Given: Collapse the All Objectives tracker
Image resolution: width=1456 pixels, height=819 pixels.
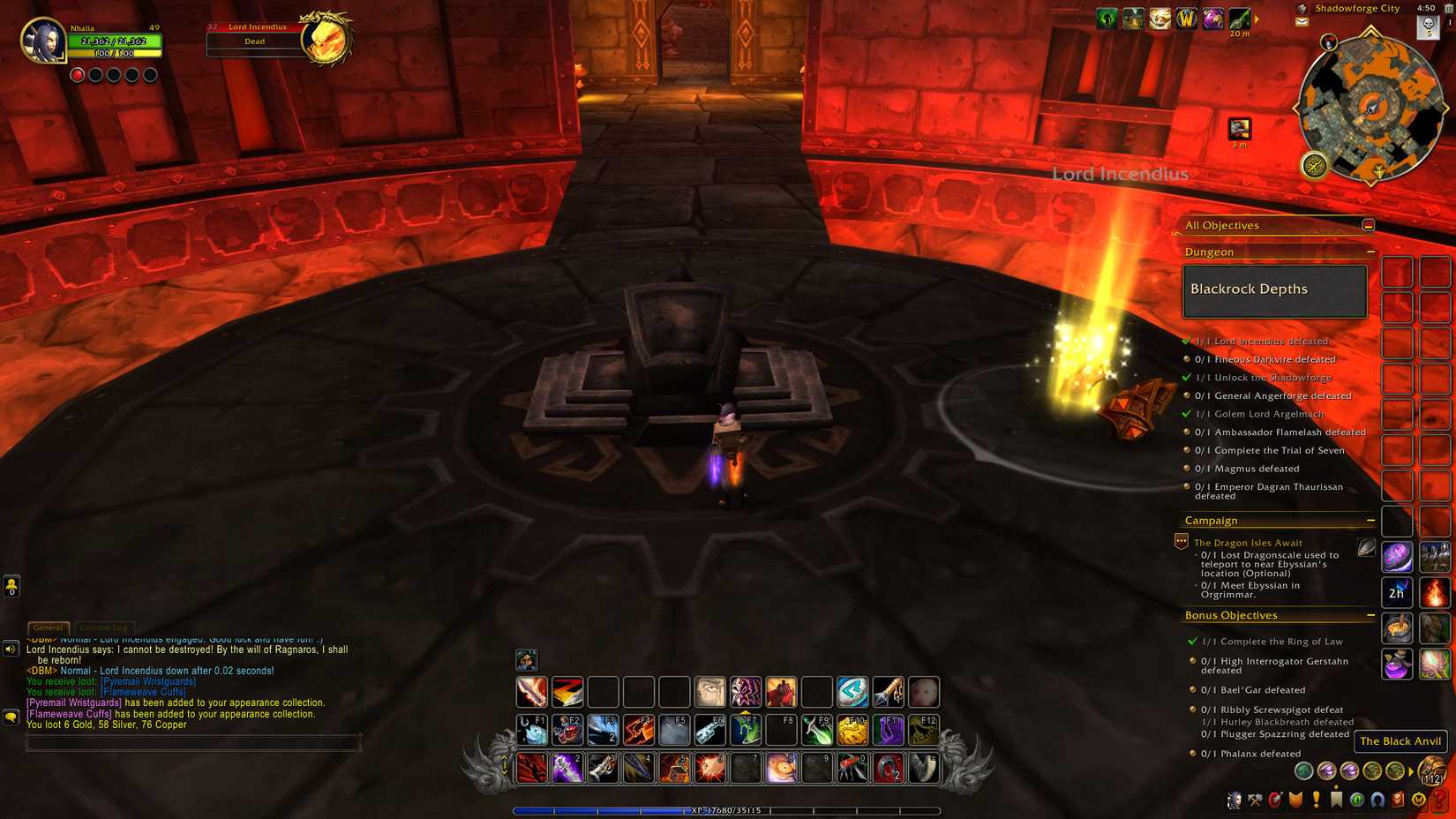Looking at the screenshot, I should point(1367,224).
